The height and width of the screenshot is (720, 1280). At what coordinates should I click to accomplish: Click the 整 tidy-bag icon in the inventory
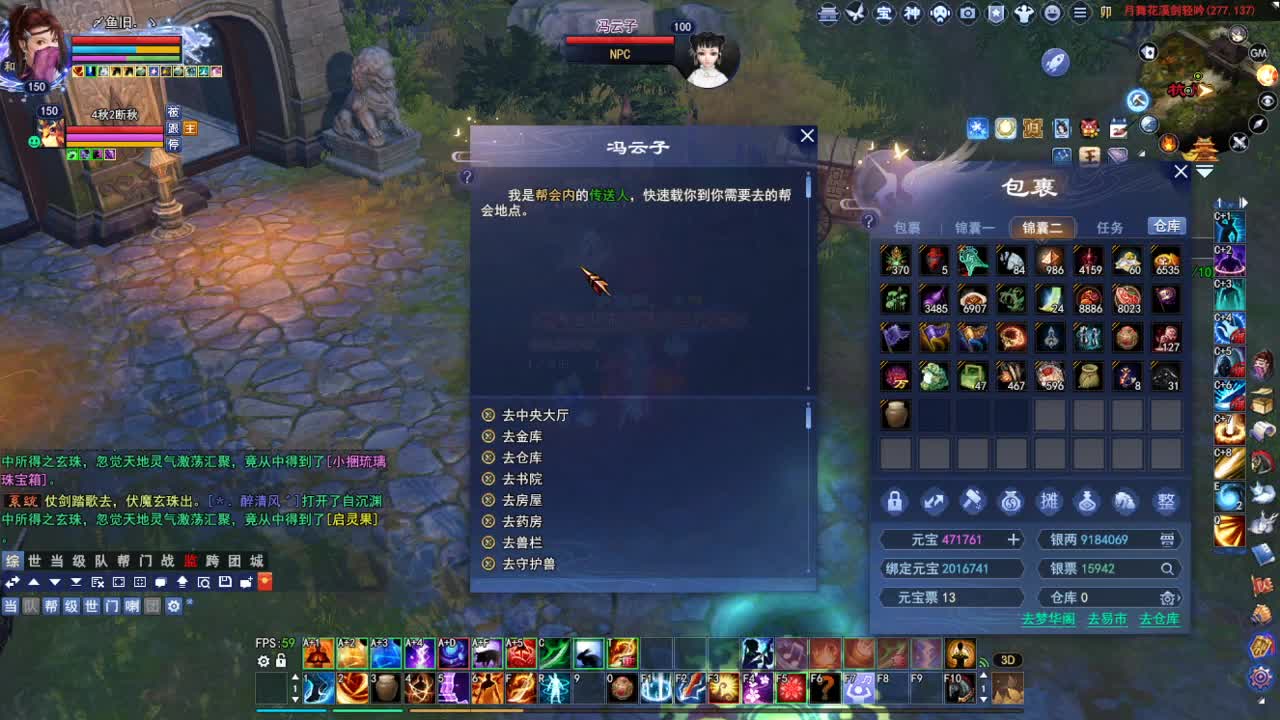[1166, 502]
